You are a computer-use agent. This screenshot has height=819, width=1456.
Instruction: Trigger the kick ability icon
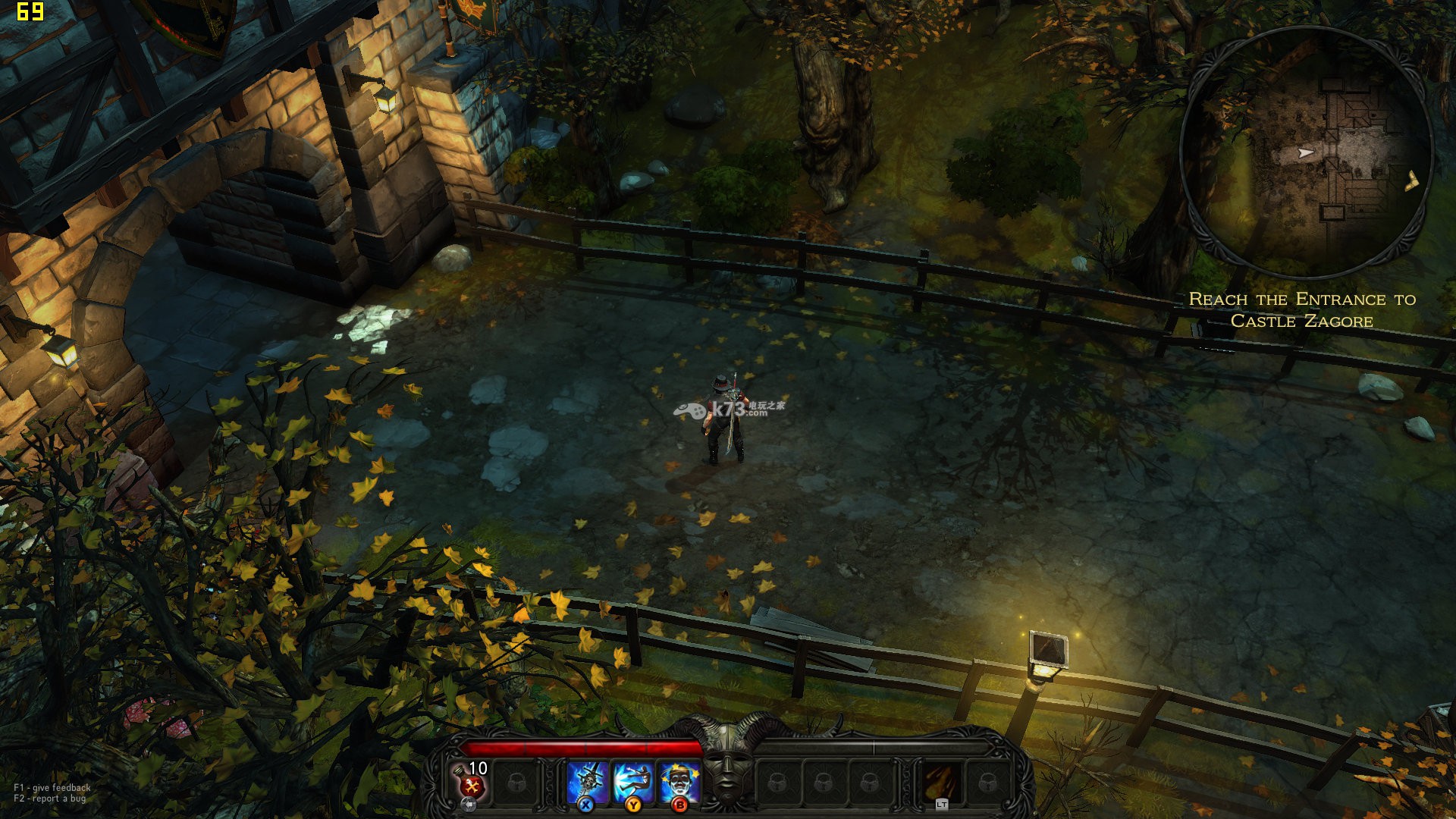[633, 781]
